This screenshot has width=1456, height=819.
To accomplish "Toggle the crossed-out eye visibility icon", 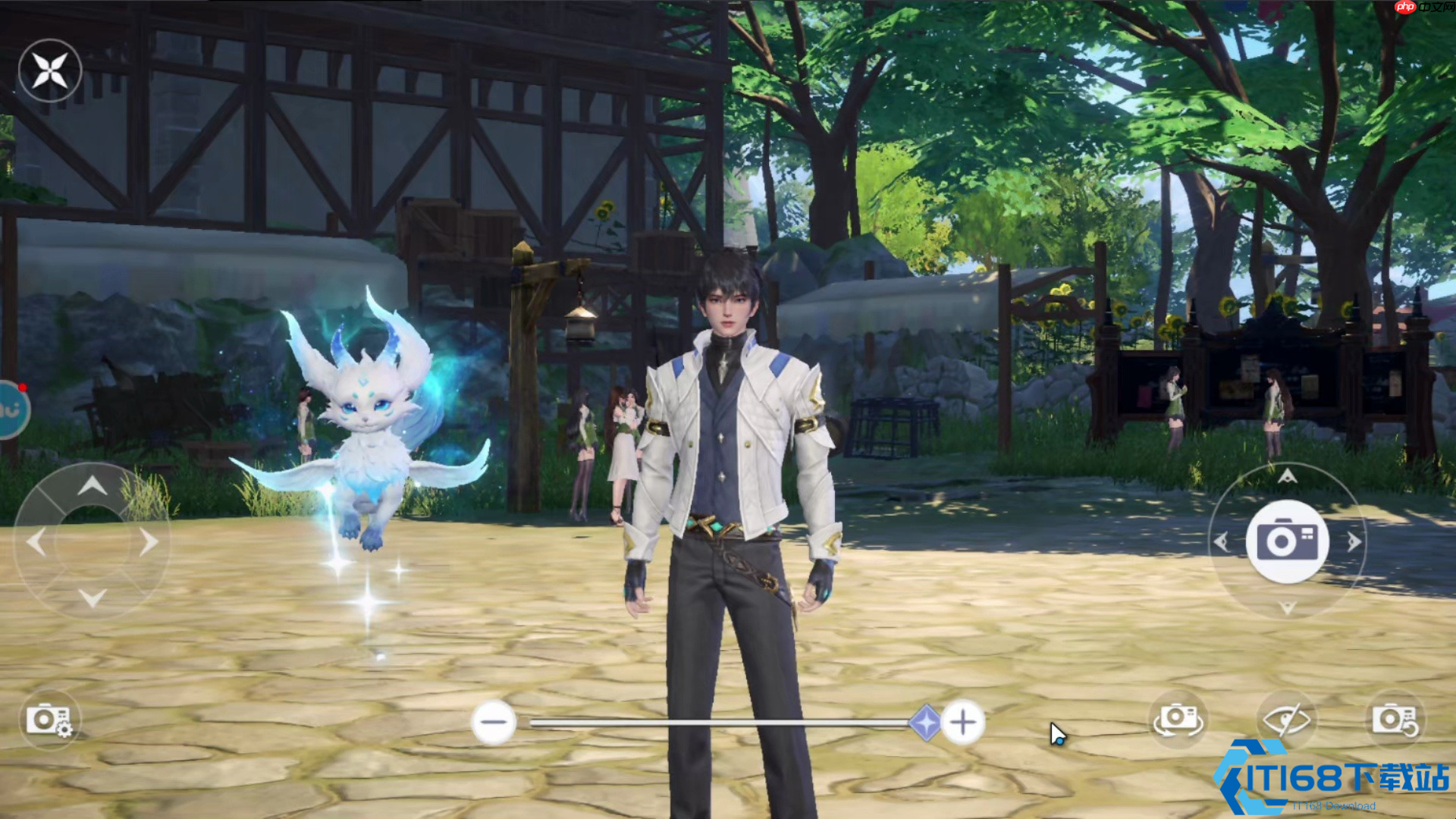I will point(1286,720).
